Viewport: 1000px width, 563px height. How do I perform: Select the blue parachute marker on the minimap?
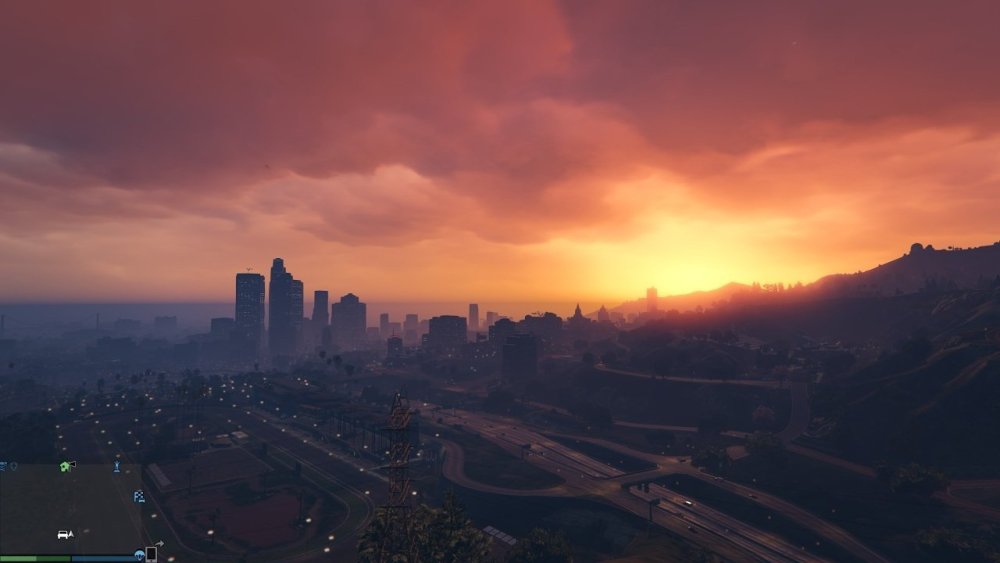coord(140,555)
